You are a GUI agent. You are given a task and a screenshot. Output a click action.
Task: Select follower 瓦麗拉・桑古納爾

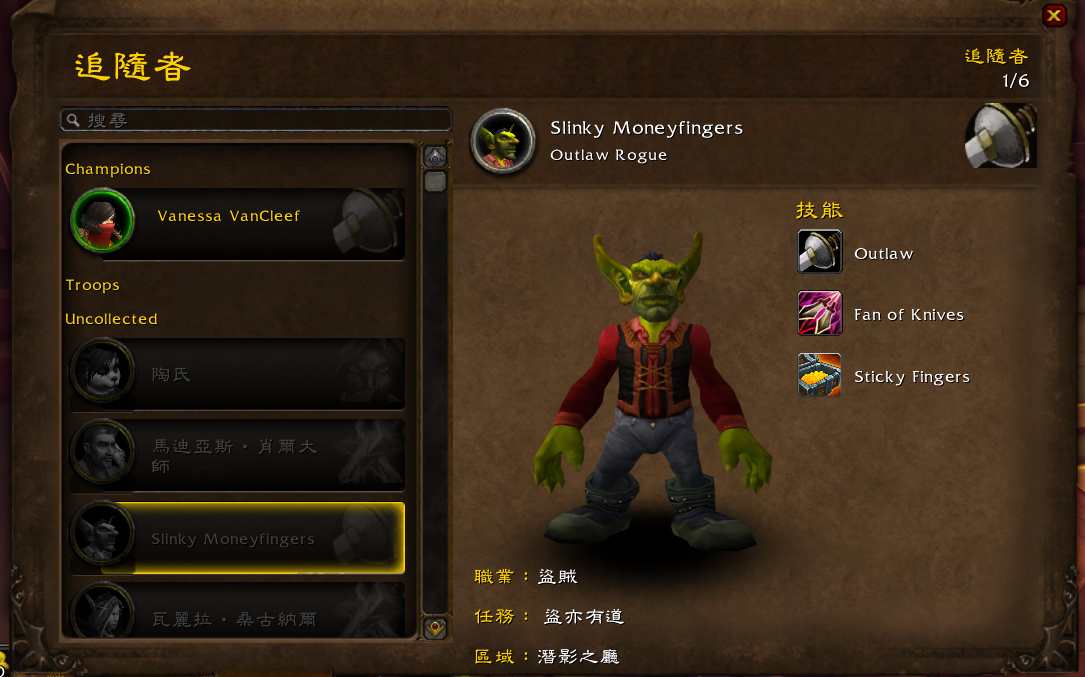point(237,612)
